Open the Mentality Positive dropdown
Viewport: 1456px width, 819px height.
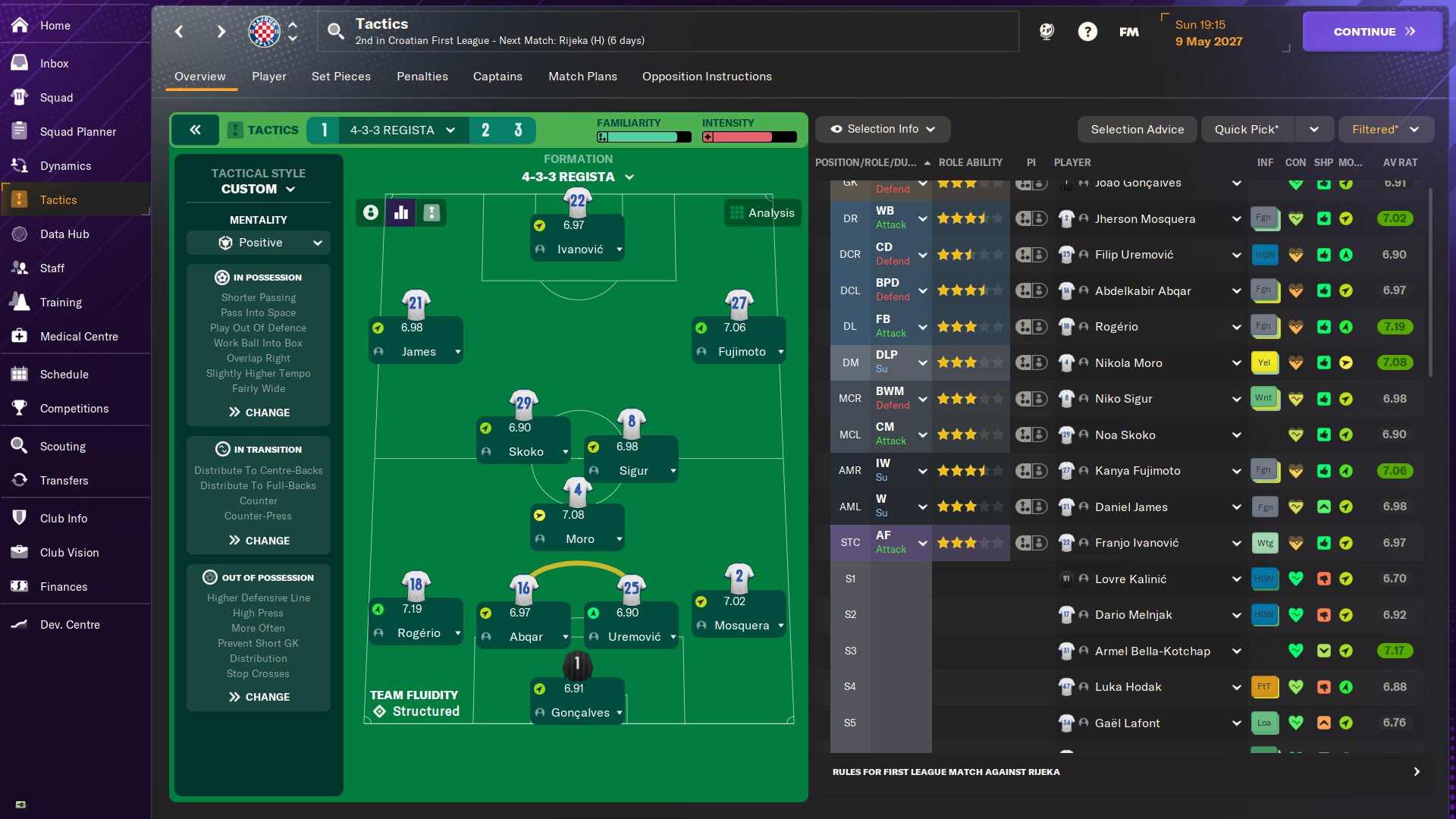pos(258,242)
